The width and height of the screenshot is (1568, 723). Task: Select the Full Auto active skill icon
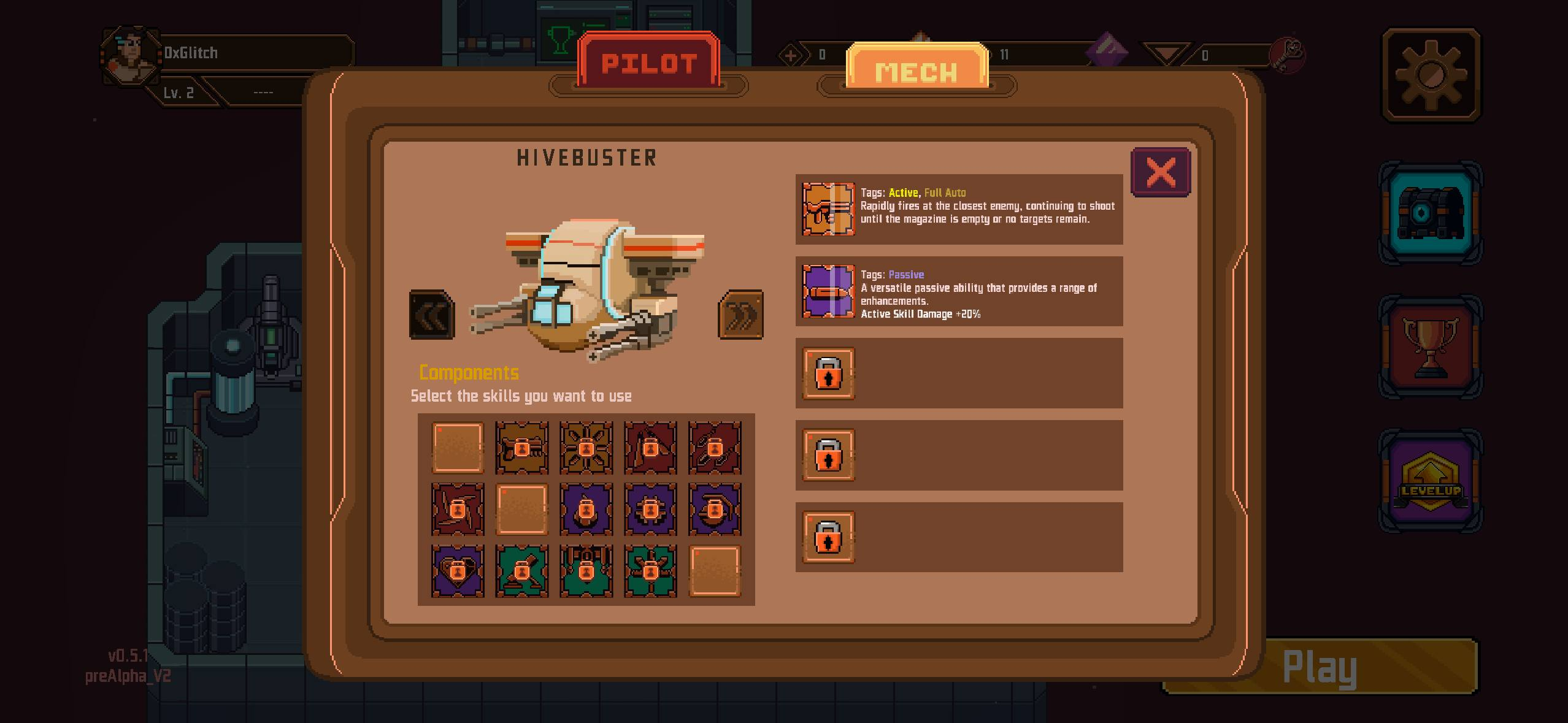[x=828, y=209]
